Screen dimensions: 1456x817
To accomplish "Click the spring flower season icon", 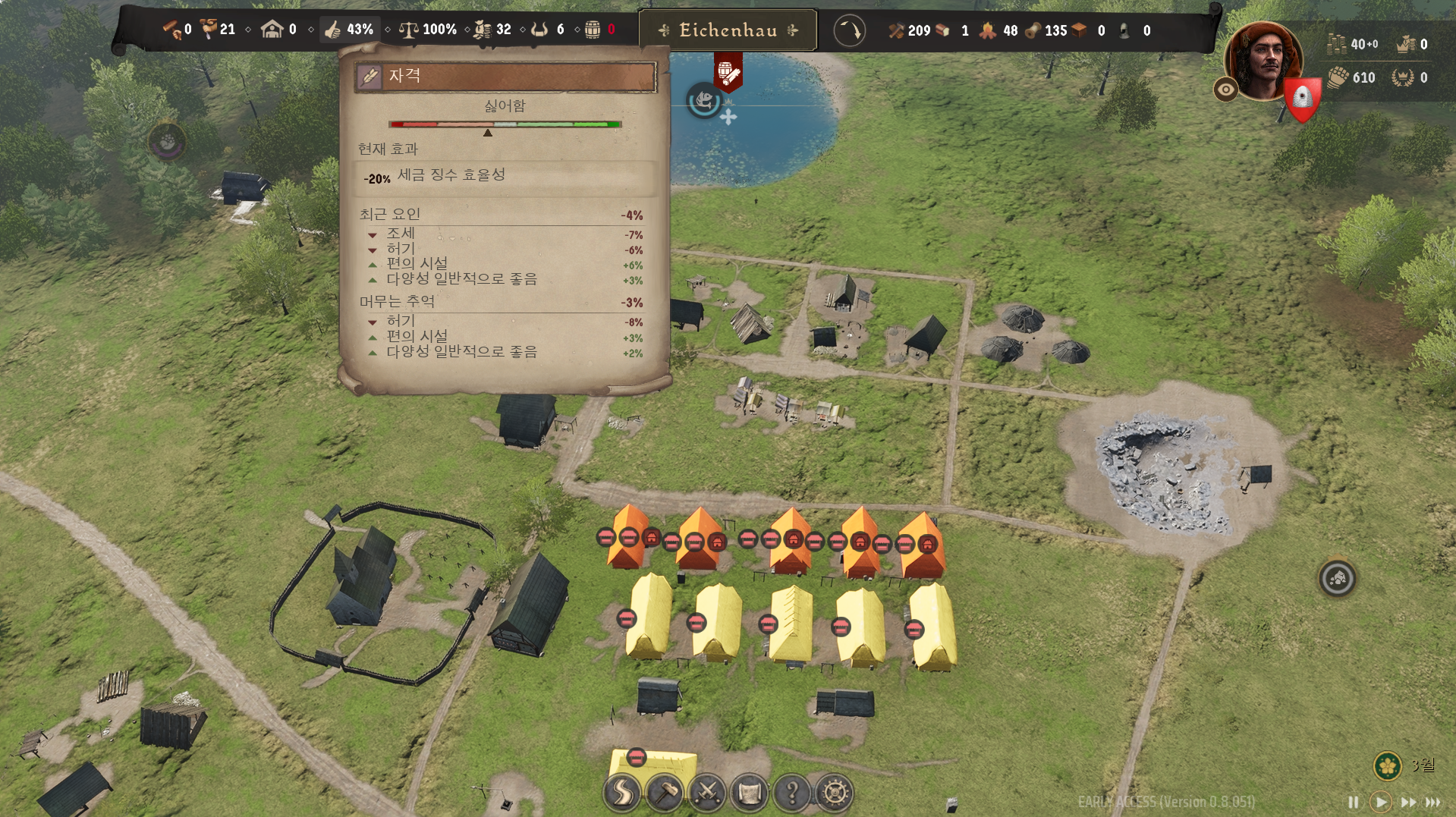I will [1388, 765].
